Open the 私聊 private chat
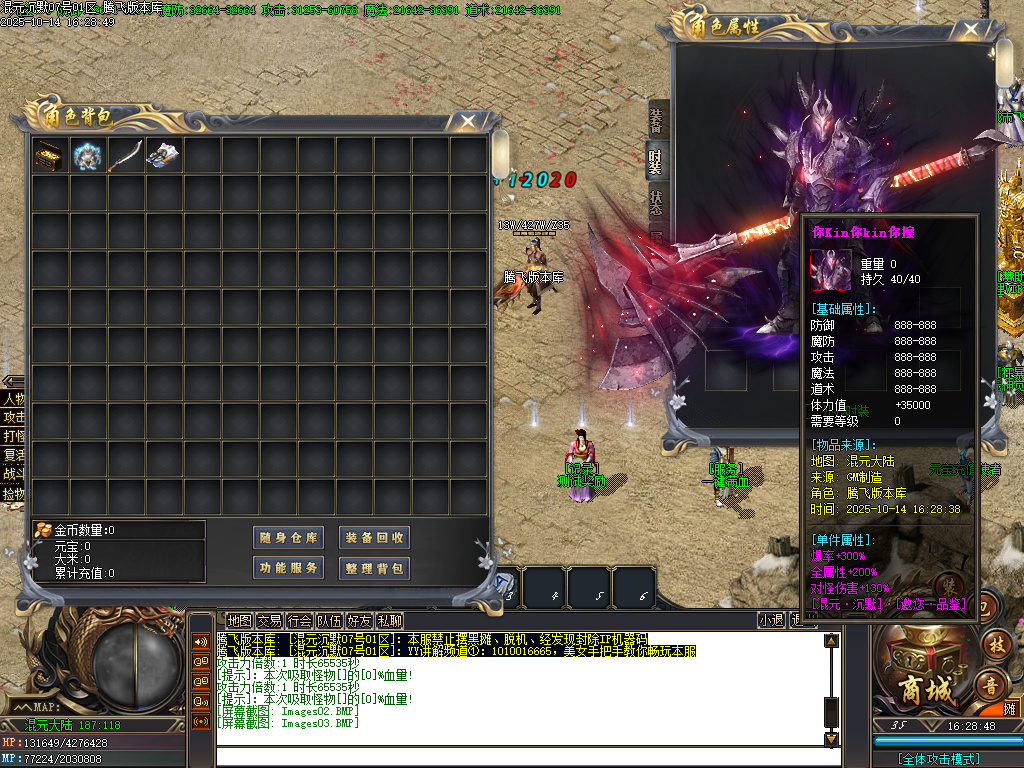 [389, 621]
